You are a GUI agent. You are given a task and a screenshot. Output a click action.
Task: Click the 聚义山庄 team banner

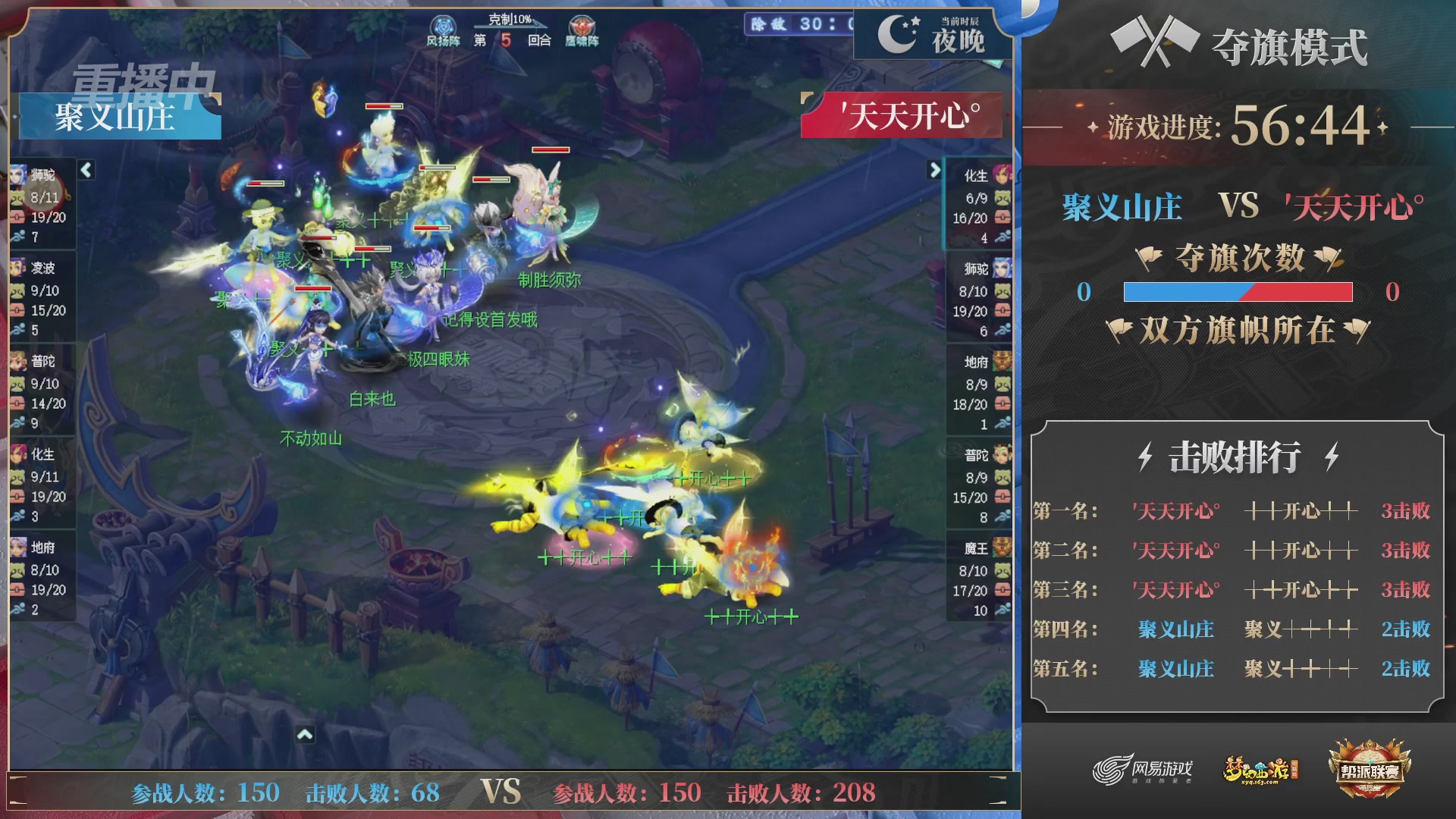[114, 118]
